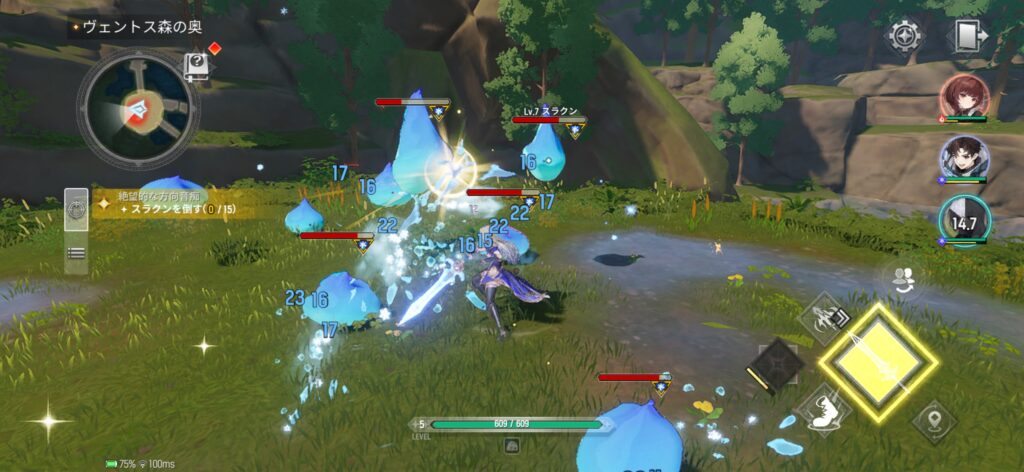This screenshot has width=1024, height=472.
Task: Open the guide book with question mark
Action: (197, 65)
